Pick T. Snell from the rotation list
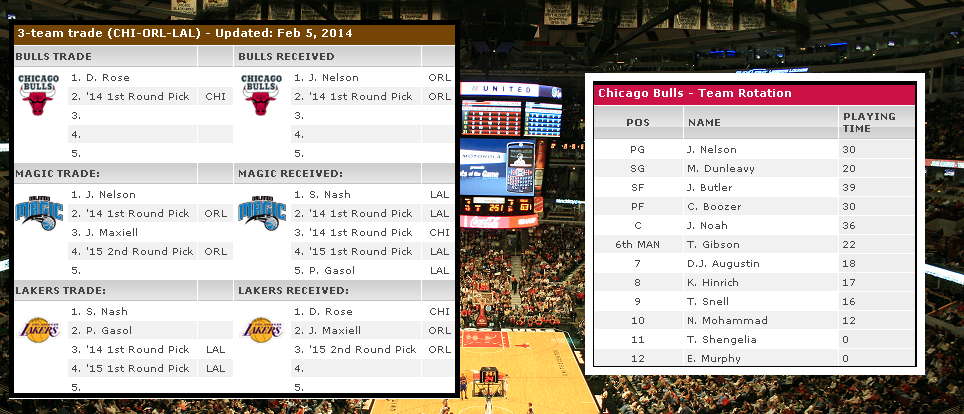This screenshot has width=964, height=414. [708, 302]
